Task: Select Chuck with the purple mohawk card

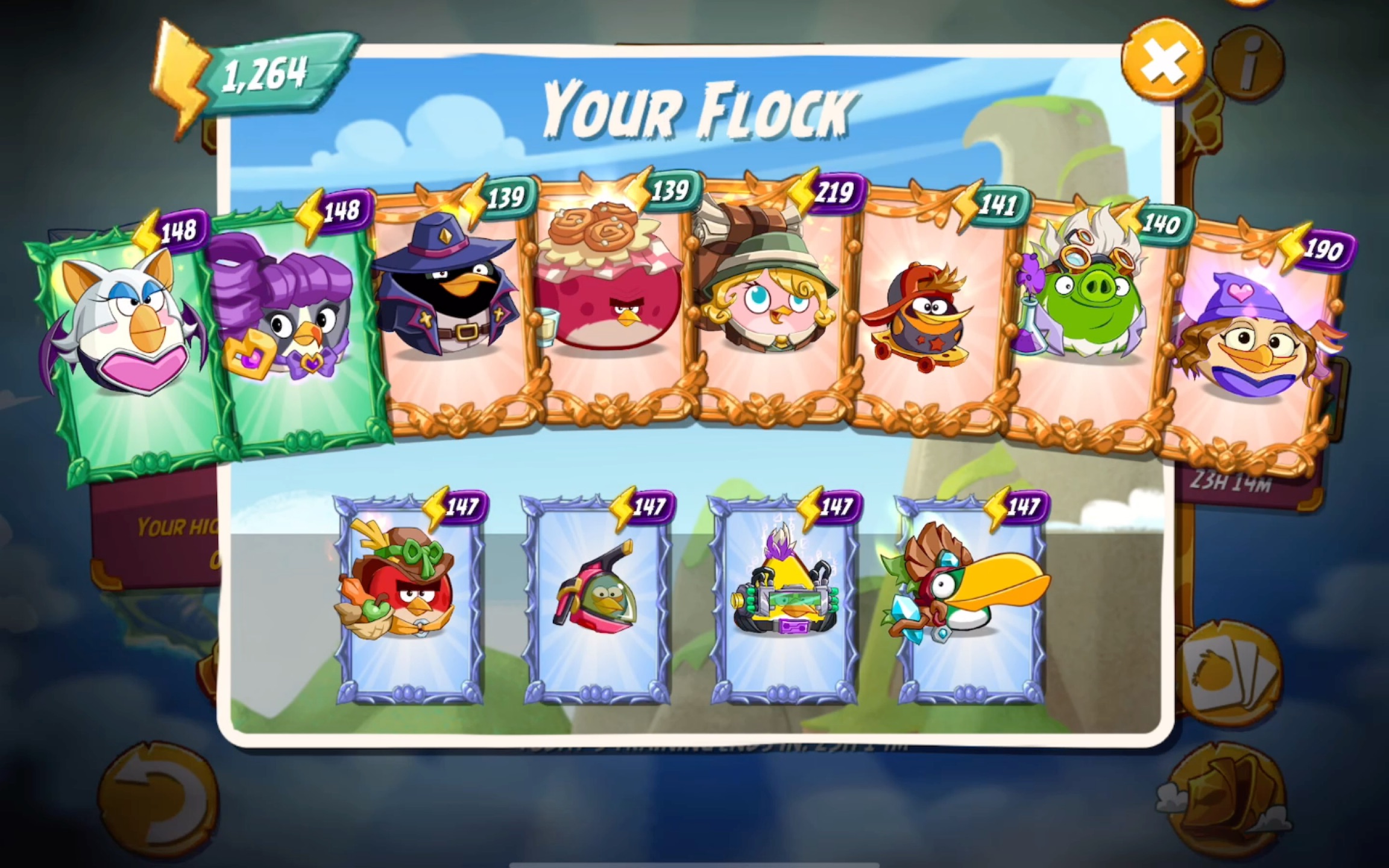Action: pos(785,597)
